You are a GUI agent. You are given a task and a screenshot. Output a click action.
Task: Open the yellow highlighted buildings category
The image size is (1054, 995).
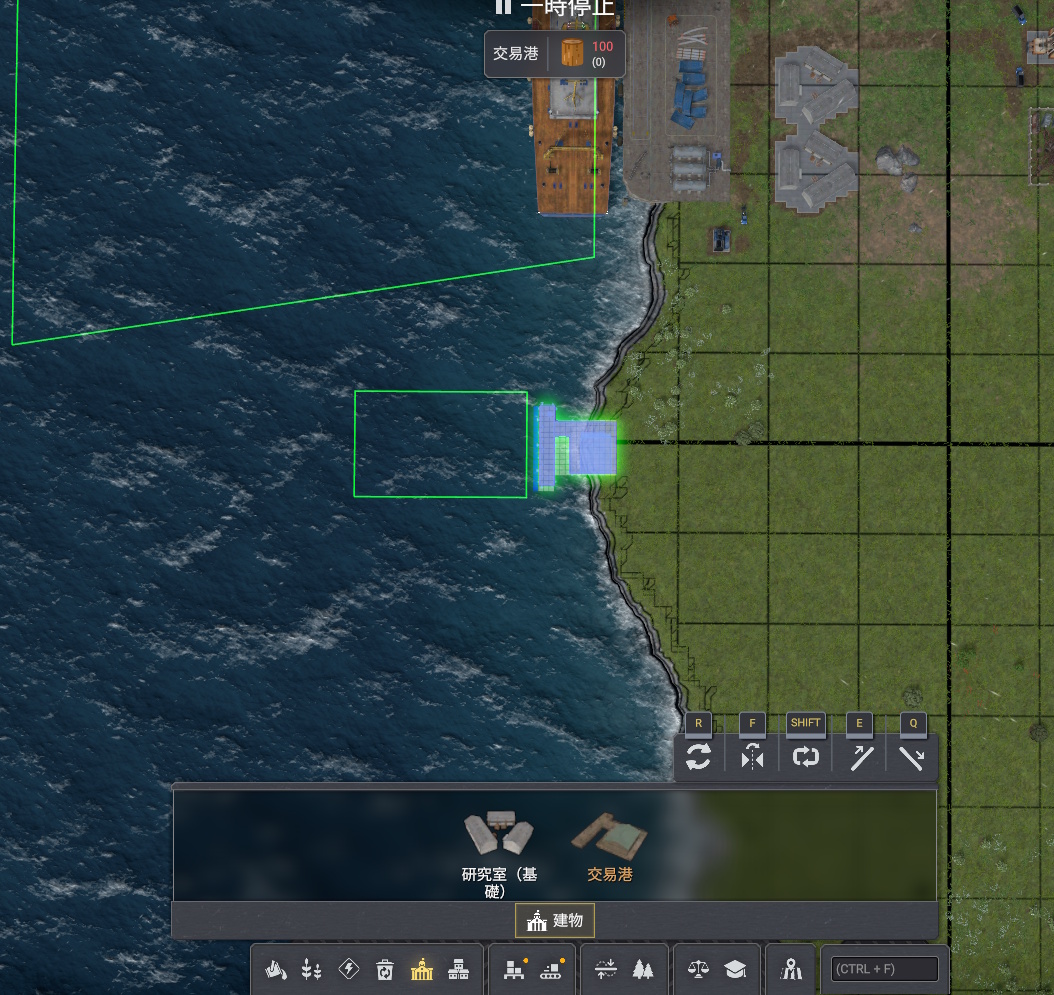(x=422, y=969)
